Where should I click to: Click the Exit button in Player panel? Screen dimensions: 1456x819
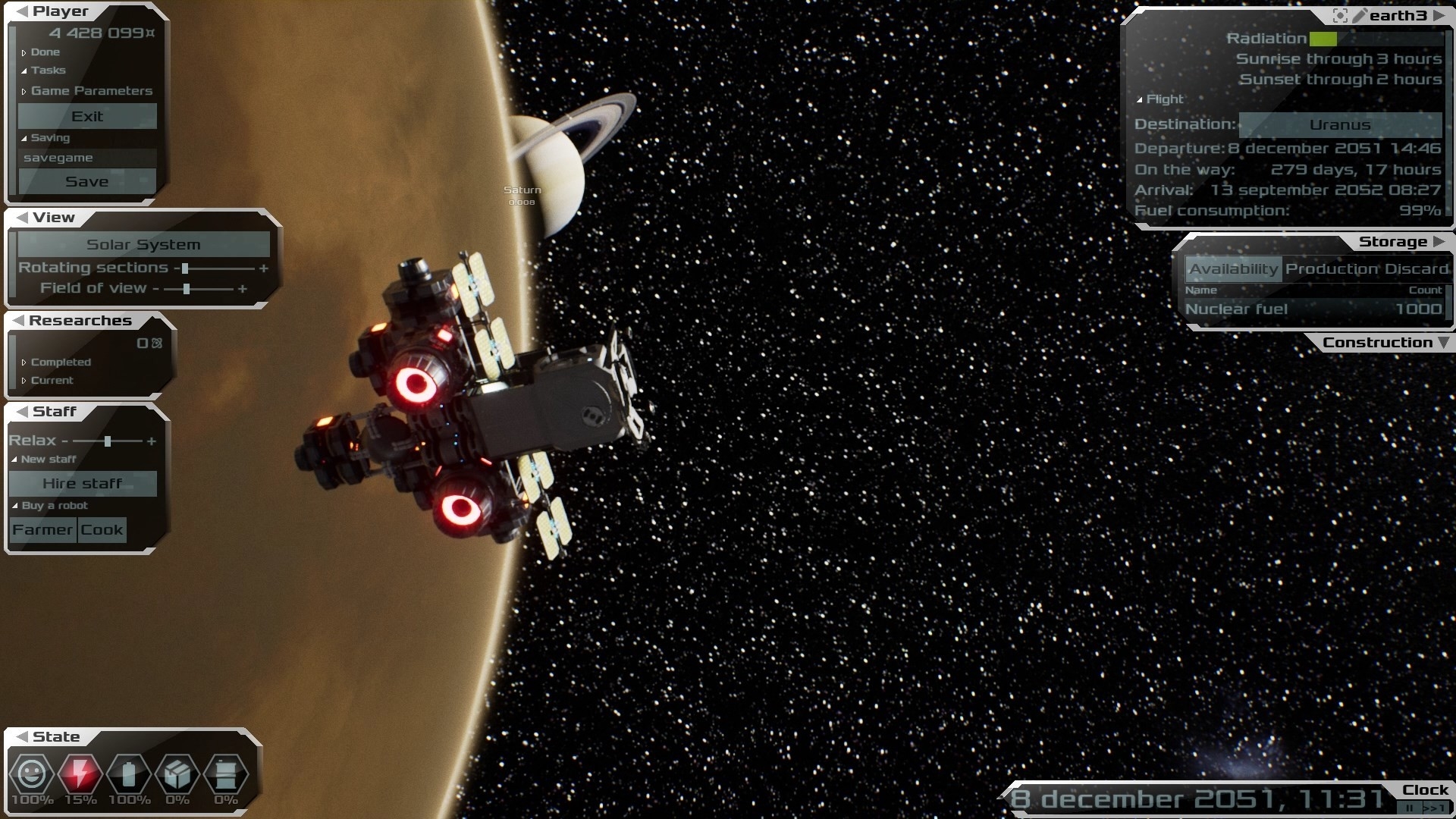point(87,116)
